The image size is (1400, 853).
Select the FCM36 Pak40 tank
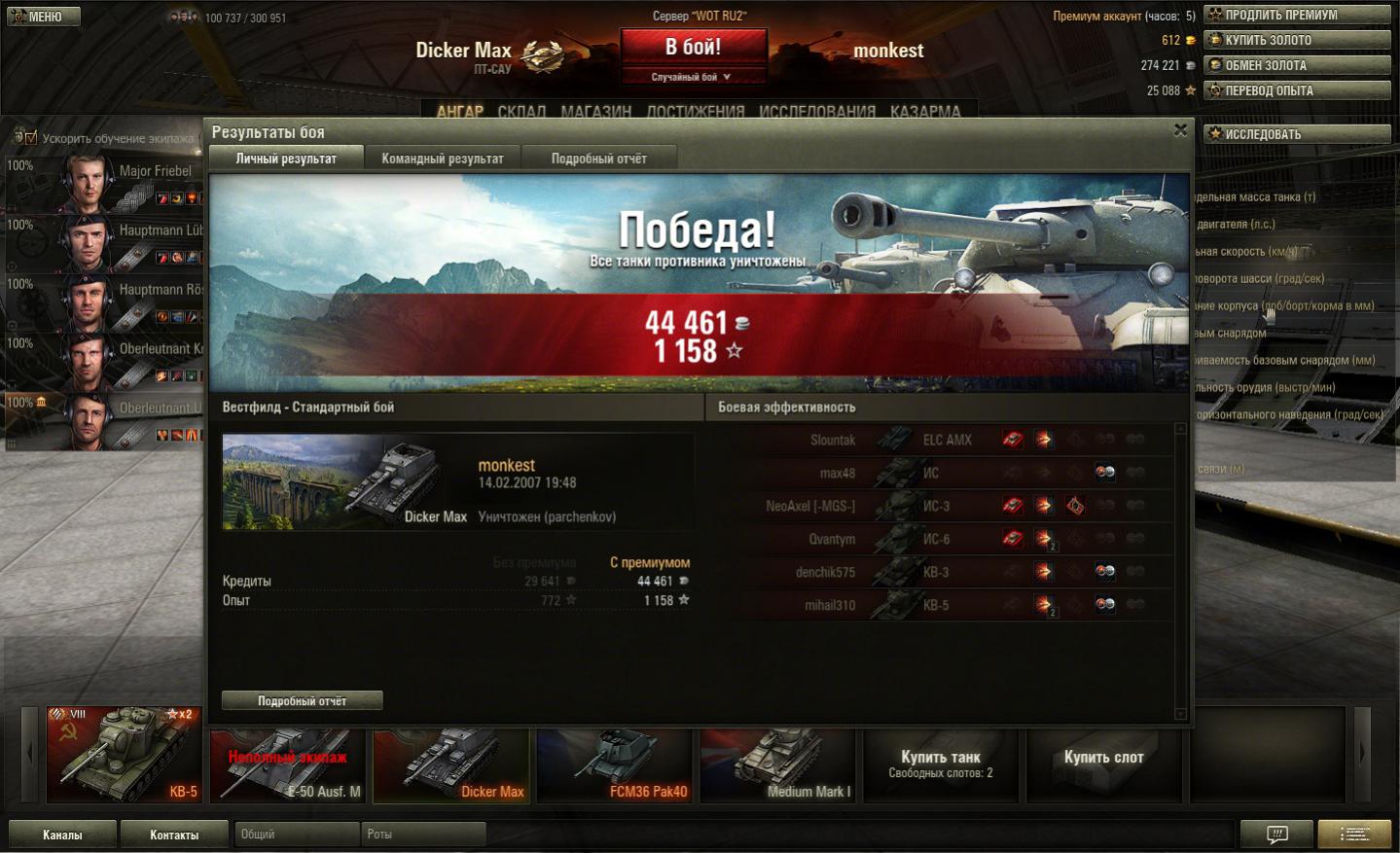[615, 764]
